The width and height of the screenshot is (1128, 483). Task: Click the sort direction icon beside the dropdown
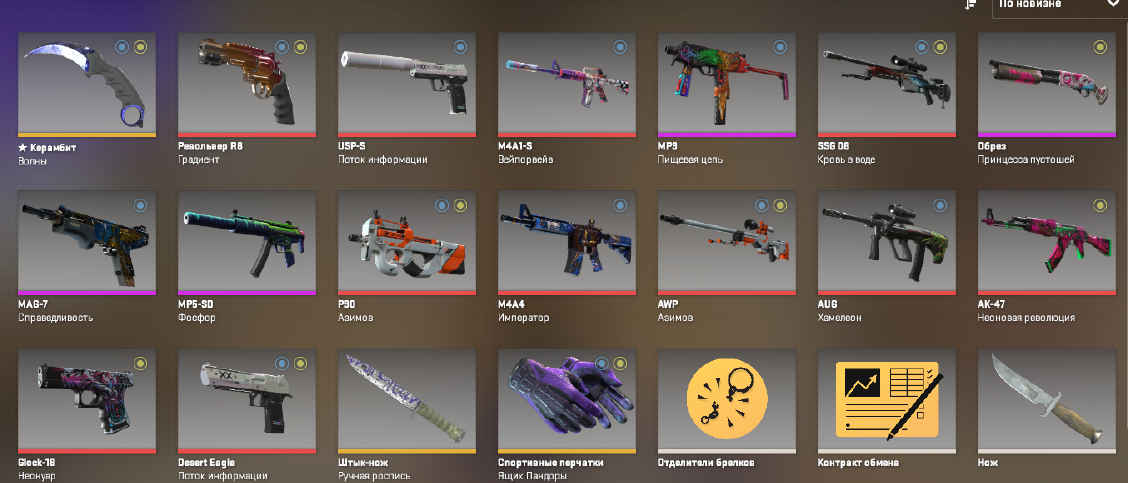pyautogui.click(x=970, y=5)
